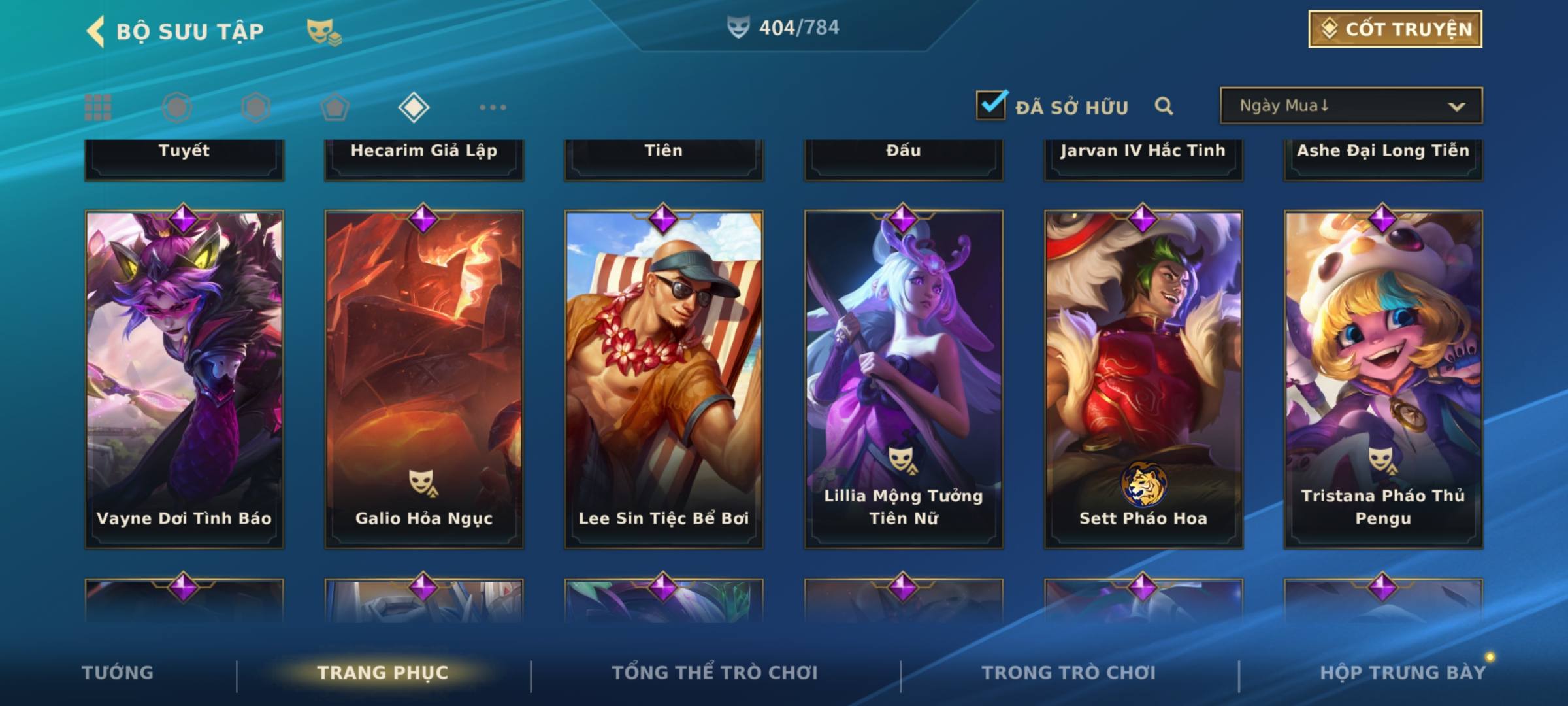Switch to the Trong Trò Chơi tab
This screenshot has height=706, width=1568.
(x=1069, y=673)
